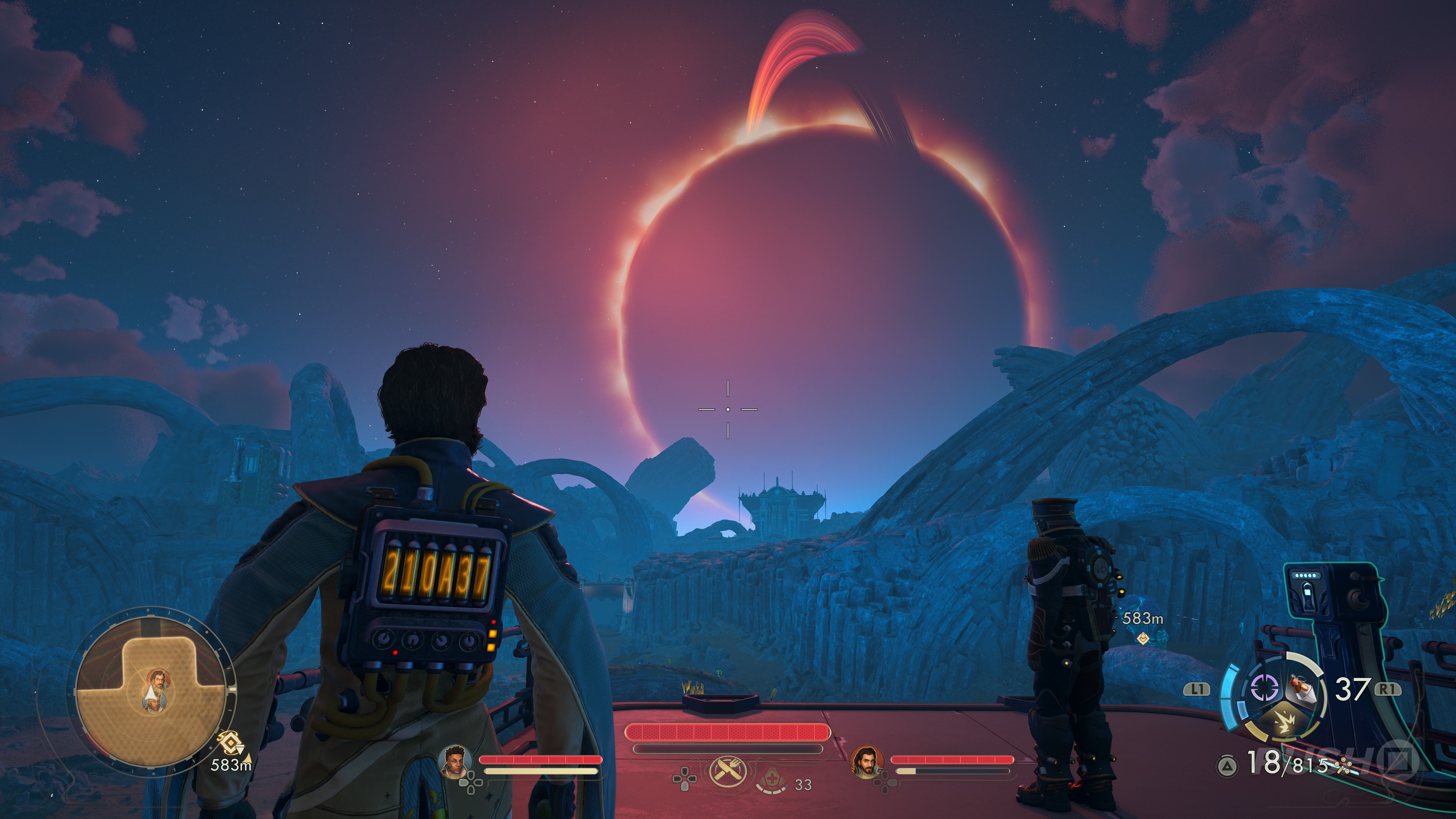Choose the purple crosshair gadget in the wheel
The height and width of the screenshot is (819, 1456).
coord(1265,688)
